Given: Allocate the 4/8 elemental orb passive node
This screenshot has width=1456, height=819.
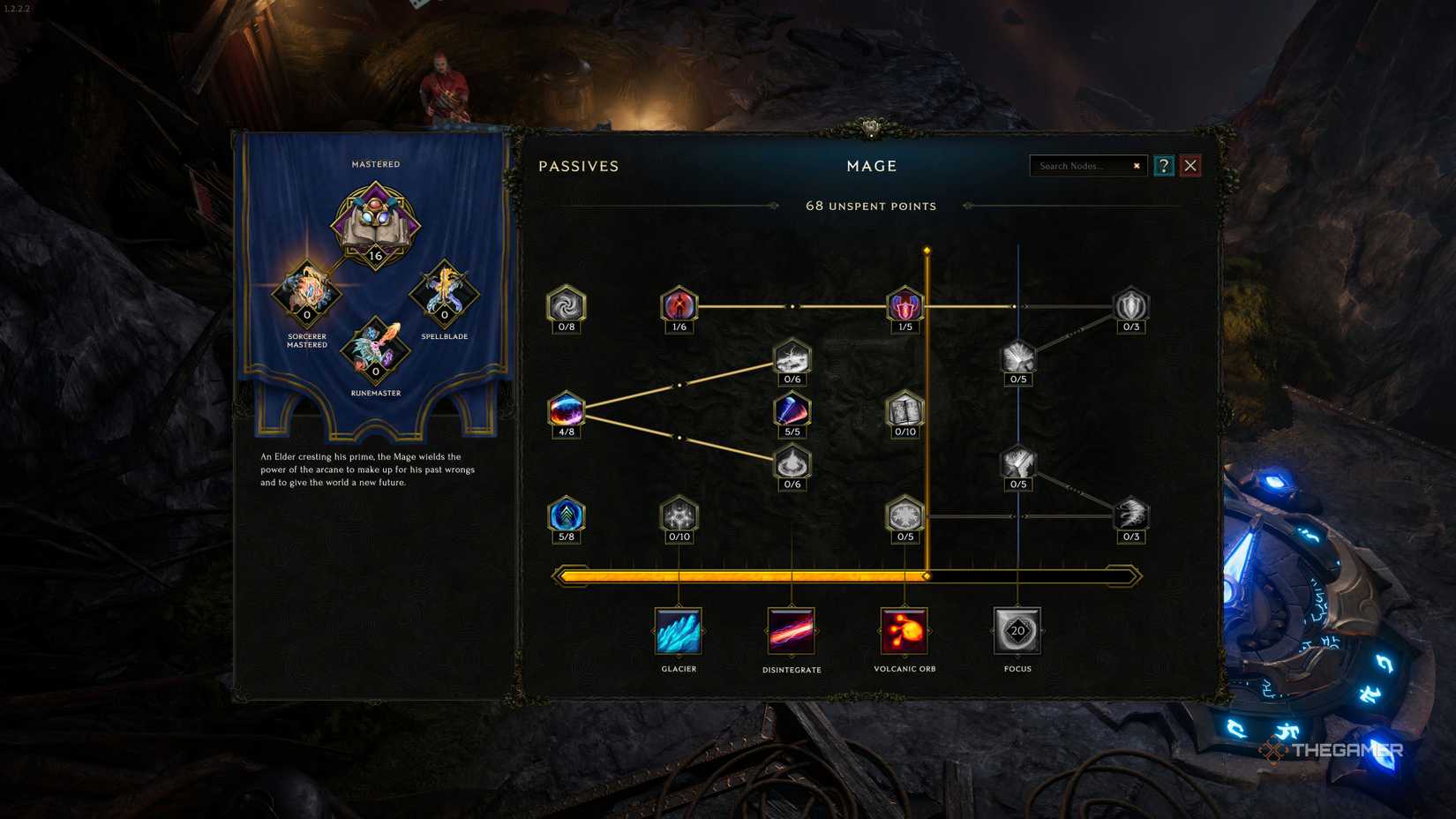Looking at the screenshot, I should pyautogui.click(x=566, y=410).
